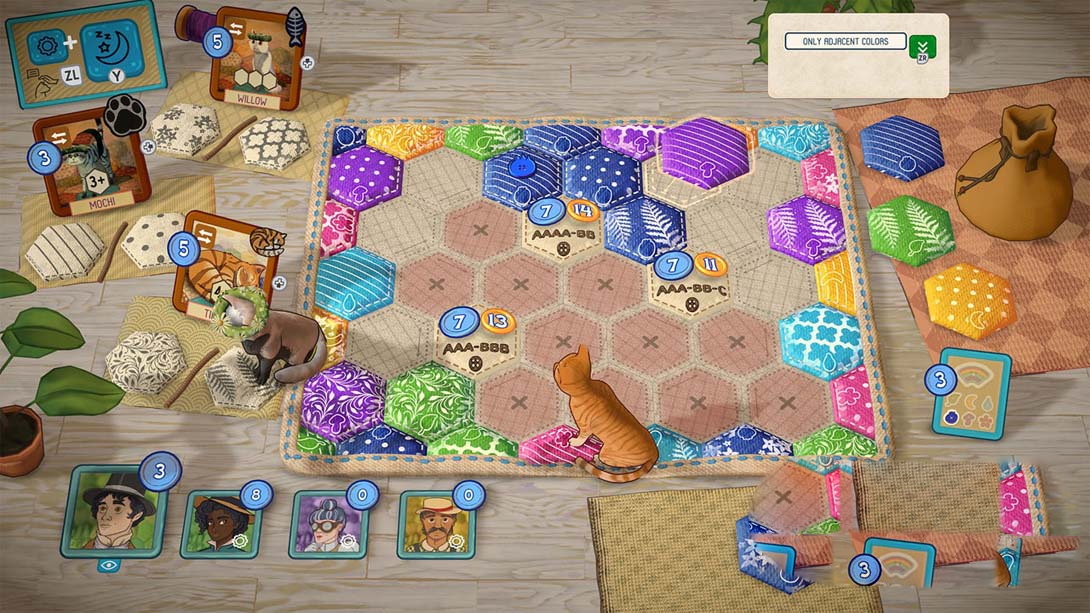
Task: Expand the Only Adjacent Colors panel
Action: pos(924,47)
